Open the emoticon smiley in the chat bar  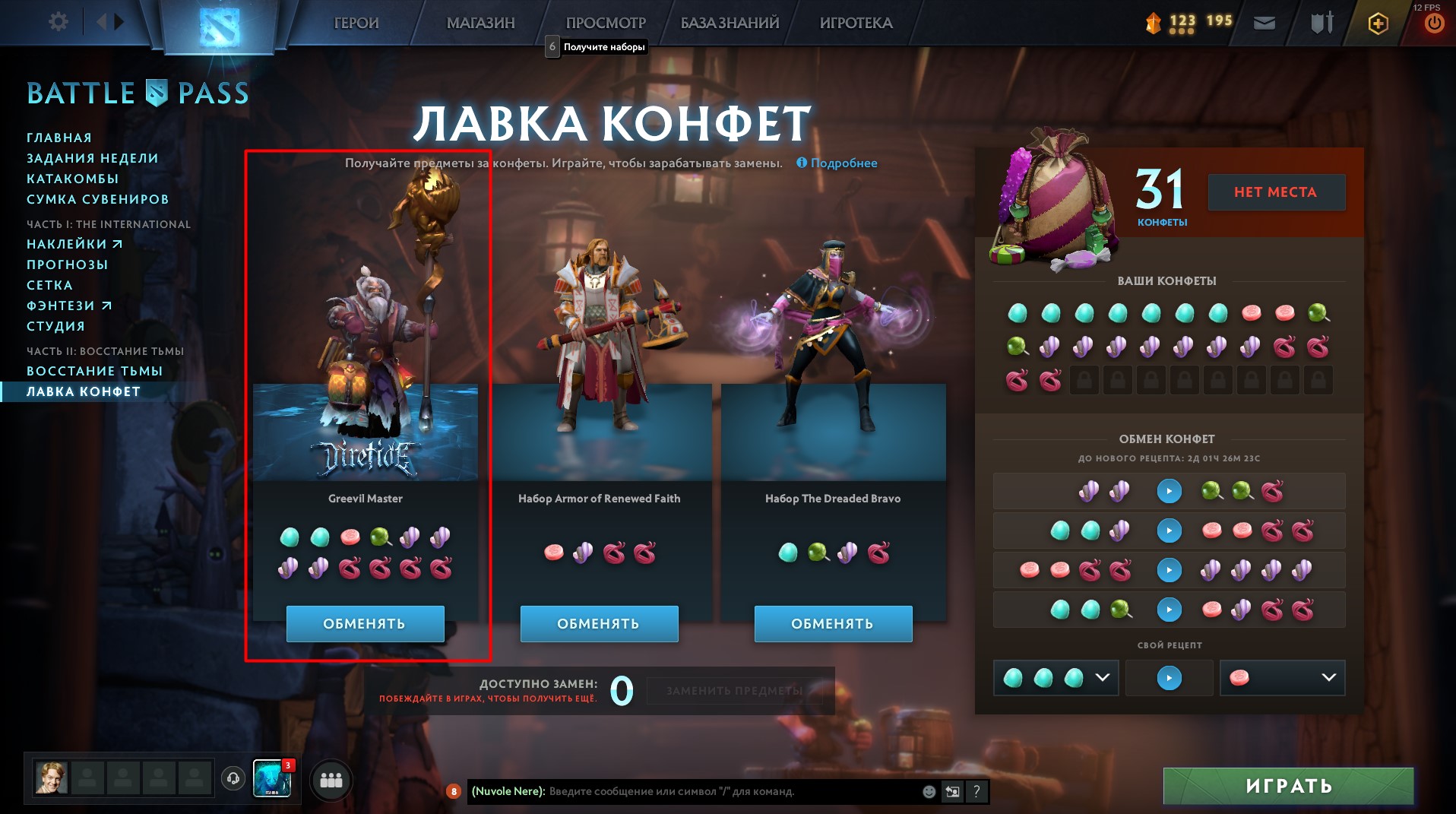[x=928, y=792]
